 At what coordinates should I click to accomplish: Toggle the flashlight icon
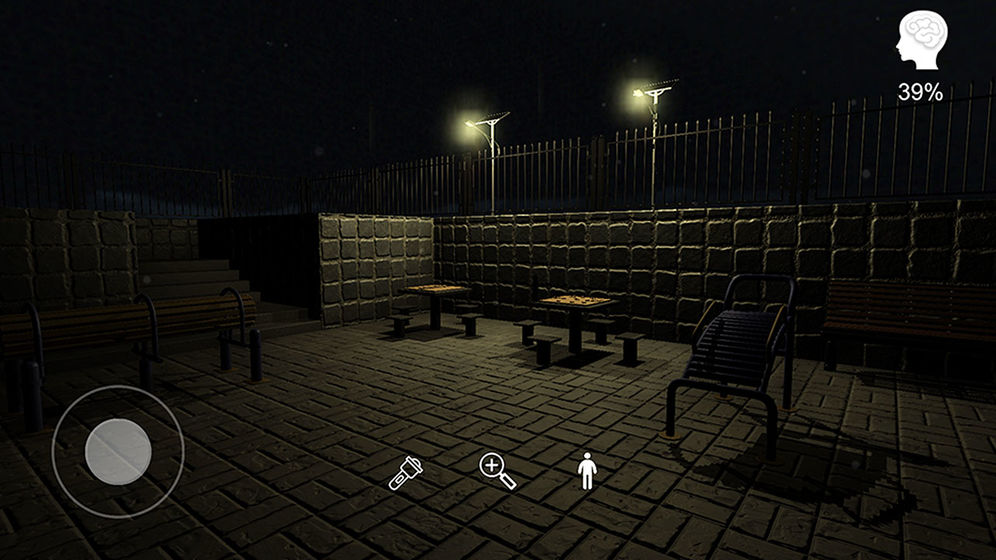(x=404, y=471)
